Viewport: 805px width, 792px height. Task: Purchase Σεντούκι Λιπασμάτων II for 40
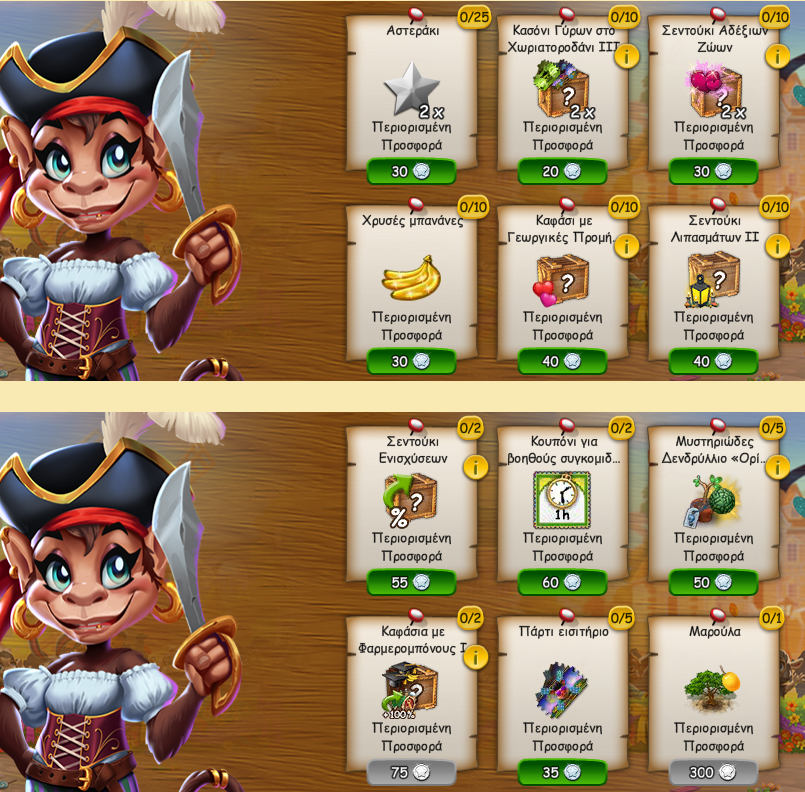[713, 362]
